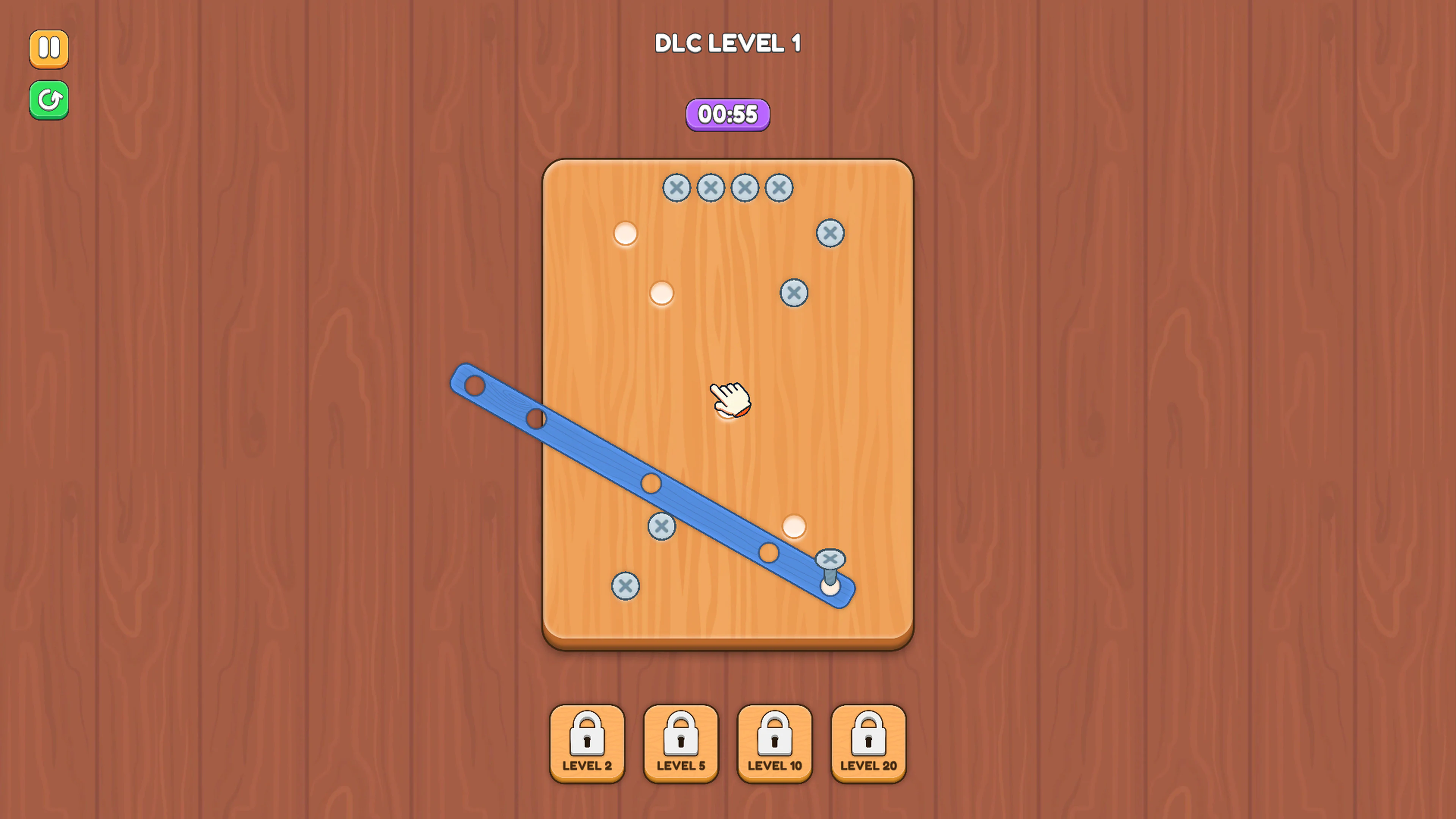Remove the second screw in the top row

[x=711, y=188]
